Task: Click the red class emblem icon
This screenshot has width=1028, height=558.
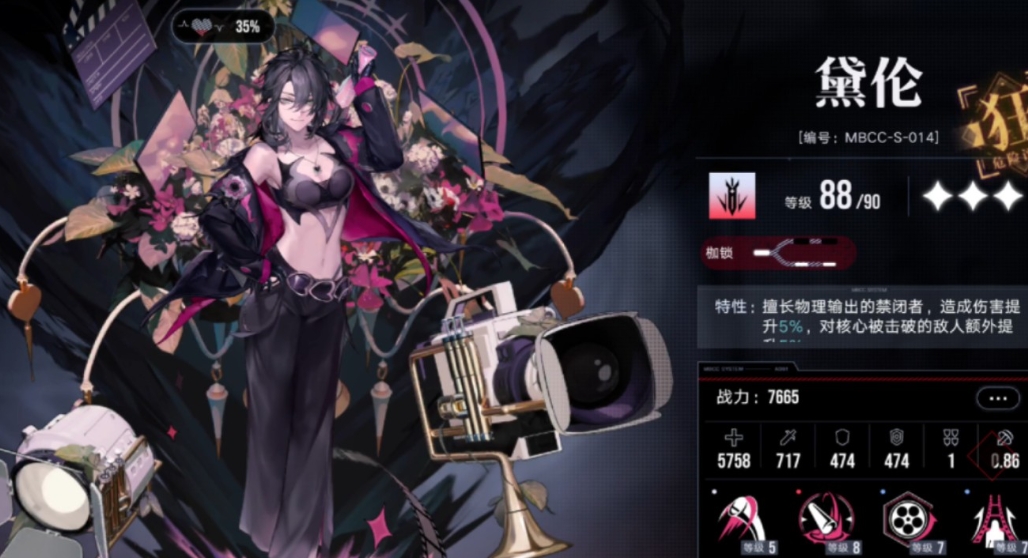Action: point(732,195)
